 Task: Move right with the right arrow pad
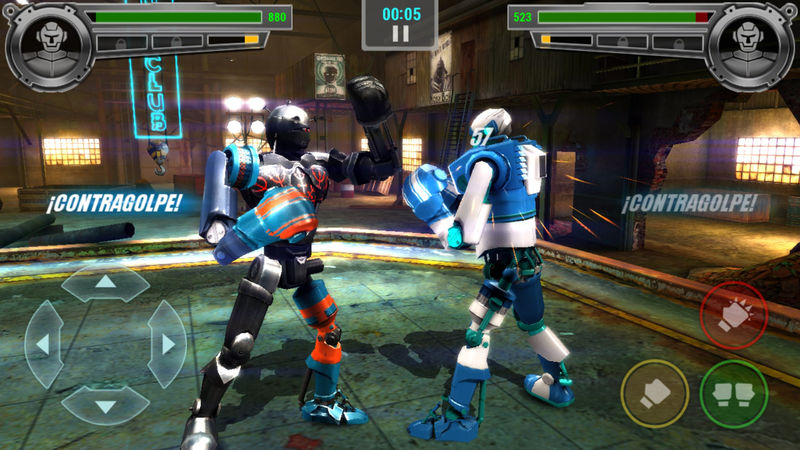[166, 344]
